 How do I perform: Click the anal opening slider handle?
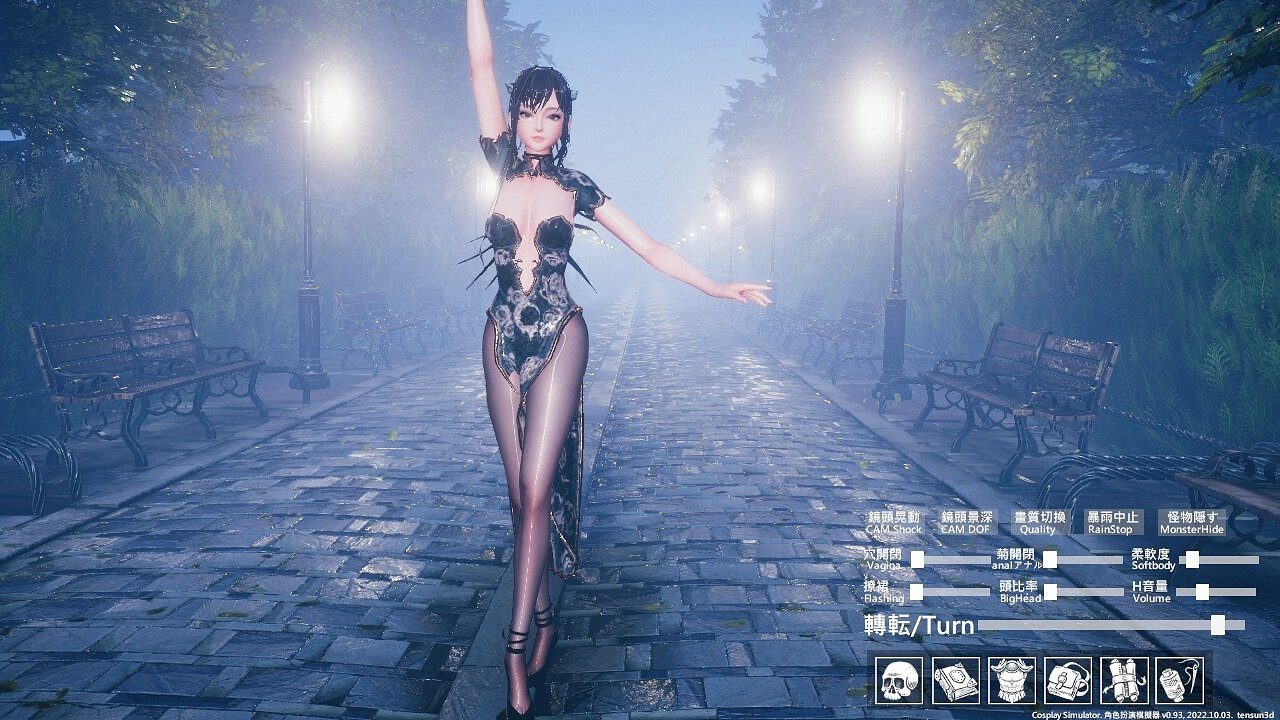[1050, 559]
